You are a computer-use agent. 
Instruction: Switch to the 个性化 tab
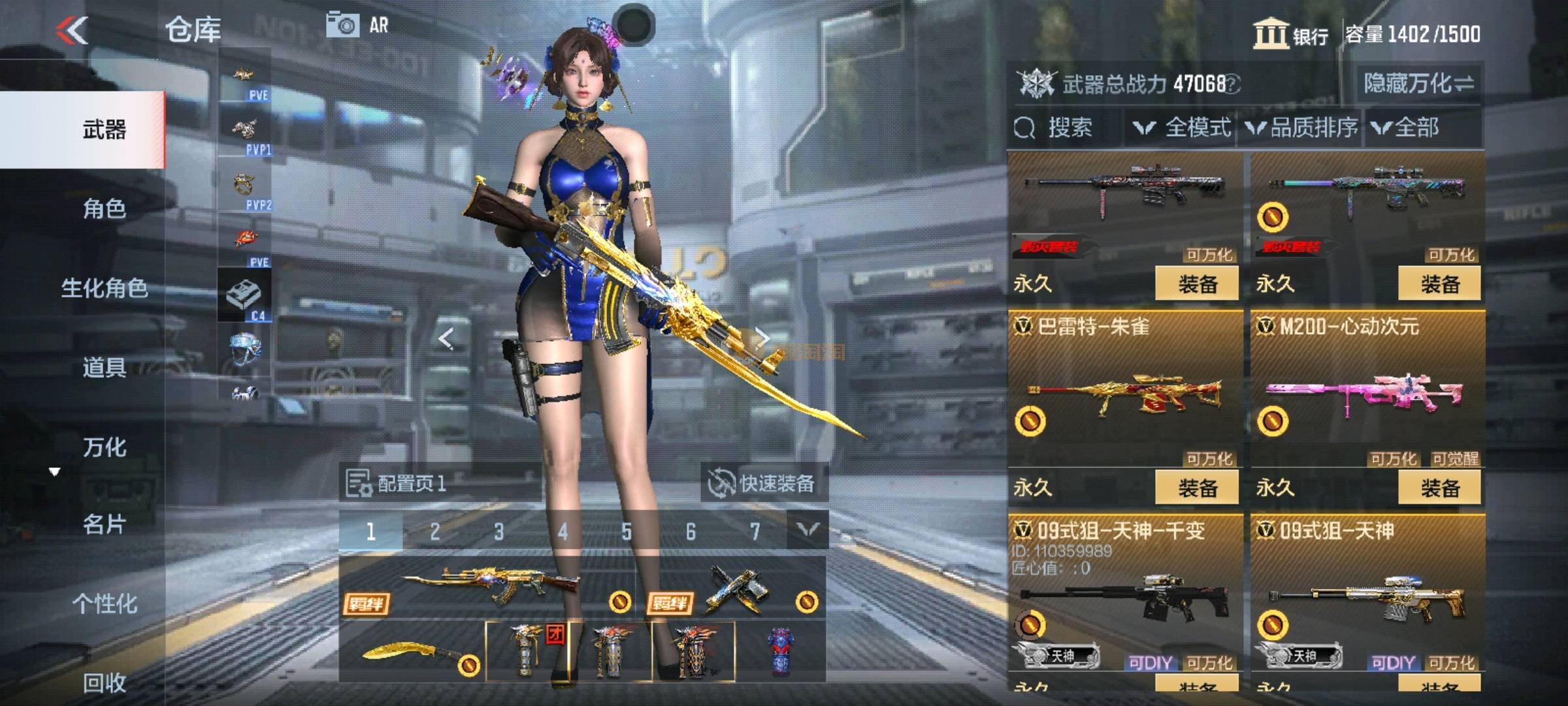coord(105,603)
